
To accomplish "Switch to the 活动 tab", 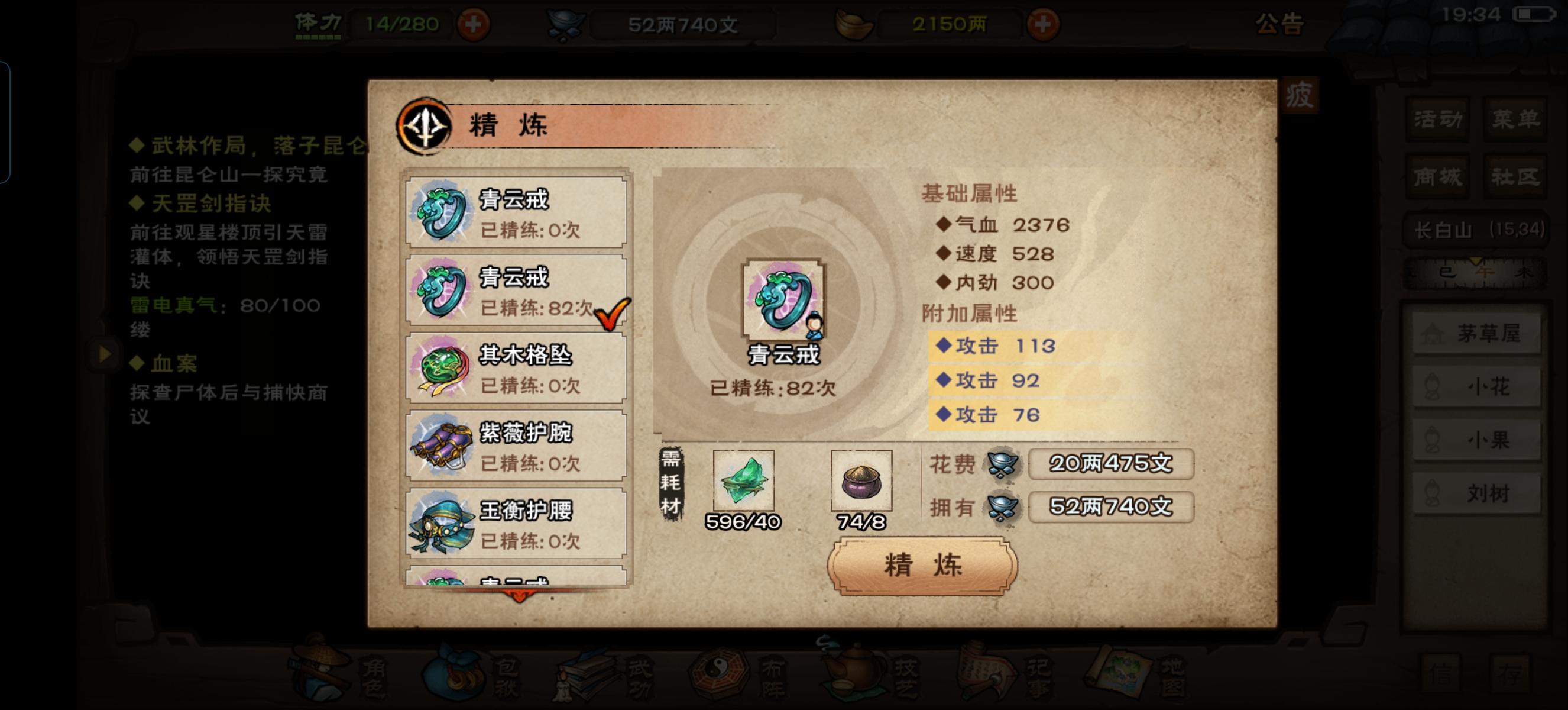I will [1437, 120].
